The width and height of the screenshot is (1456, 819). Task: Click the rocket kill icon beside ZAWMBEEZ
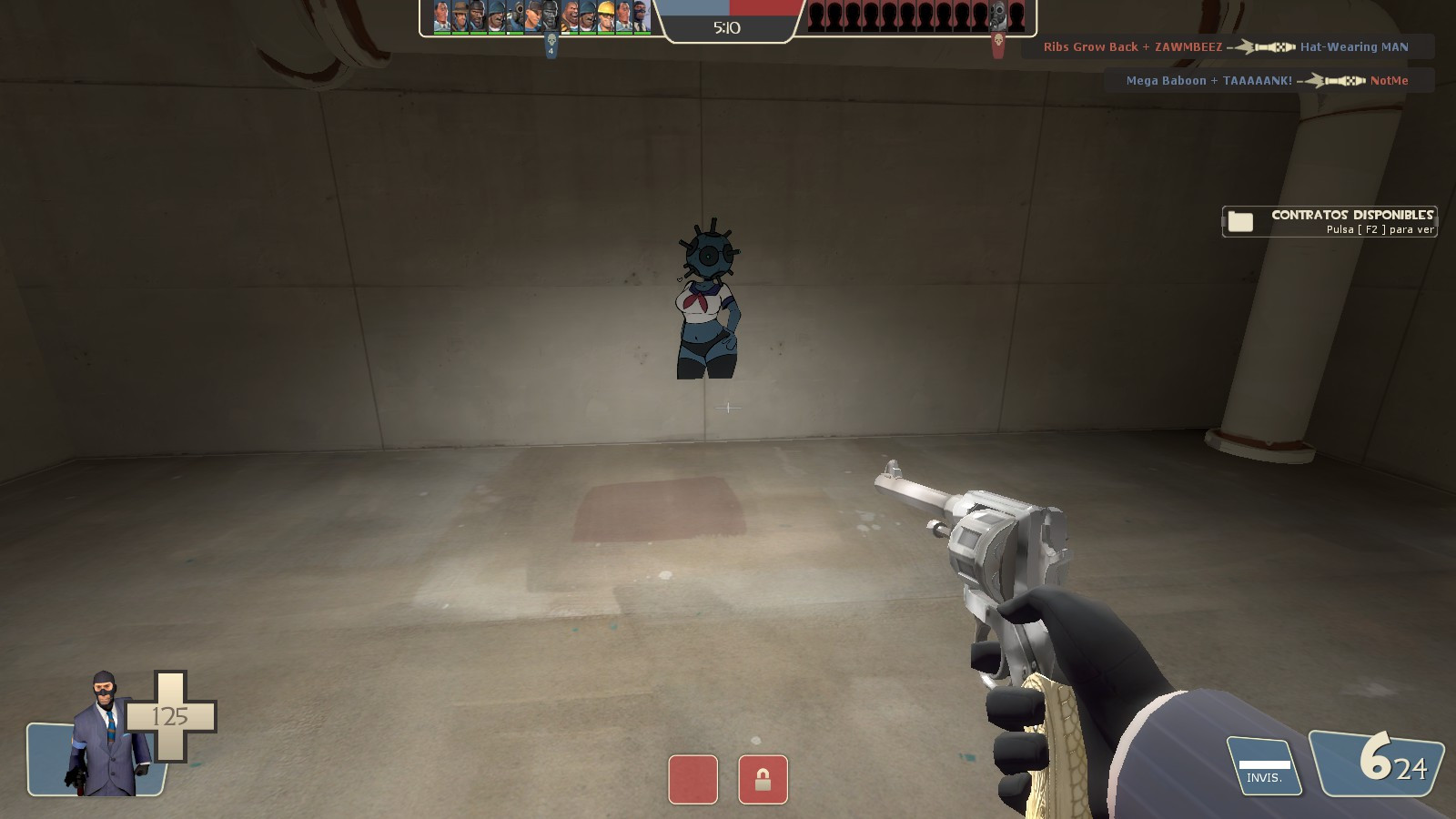pos(1264,46)
